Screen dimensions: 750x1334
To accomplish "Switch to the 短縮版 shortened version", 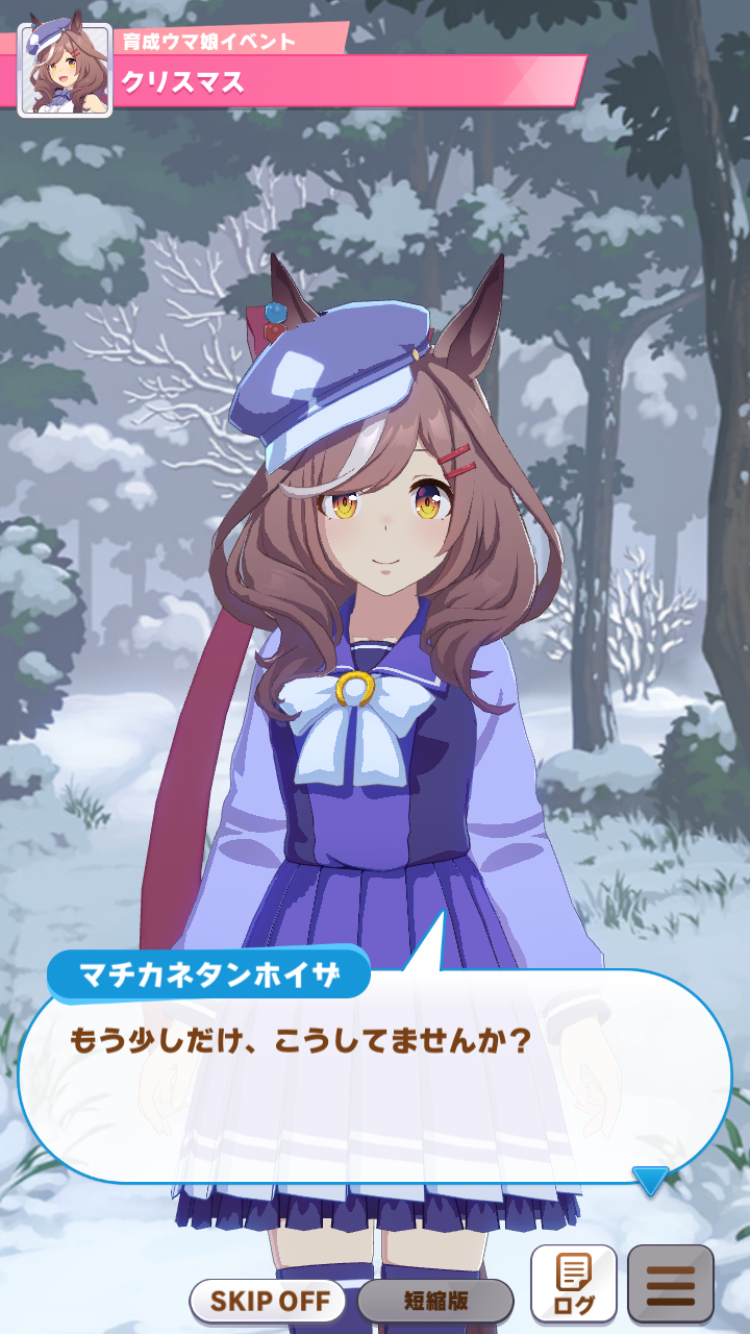I will pos(435,1301).
